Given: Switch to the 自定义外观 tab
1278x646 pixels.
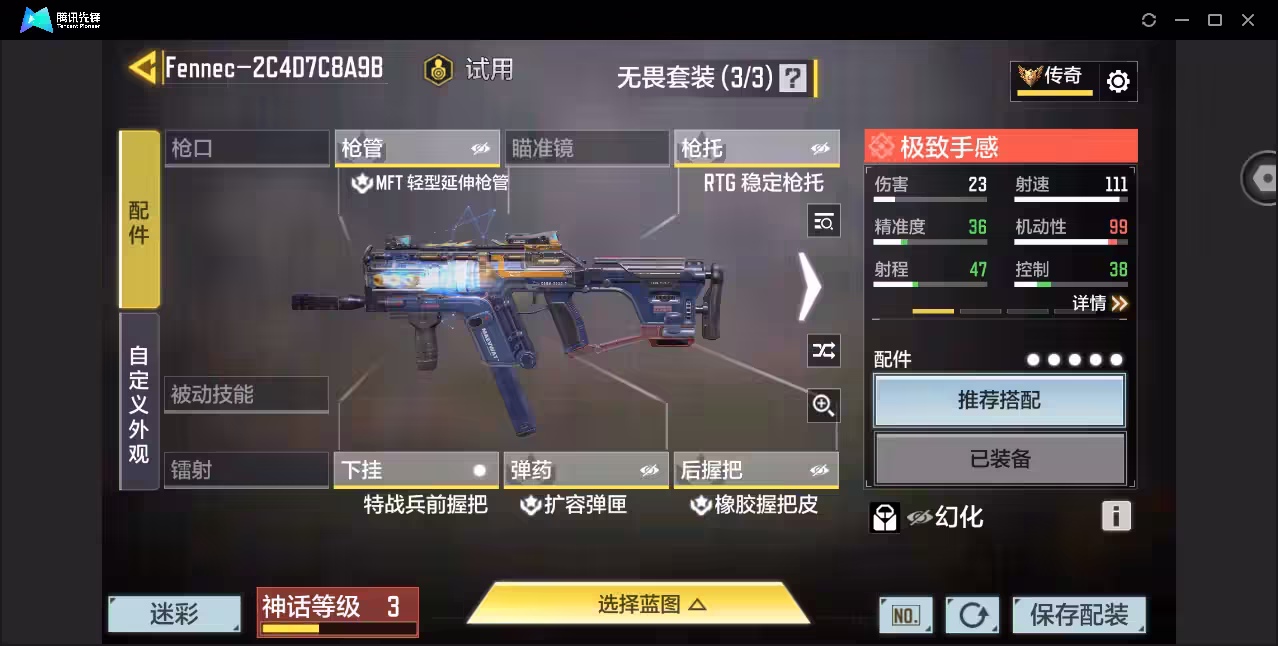Looking at the screenshot, I should click(139, 403).
